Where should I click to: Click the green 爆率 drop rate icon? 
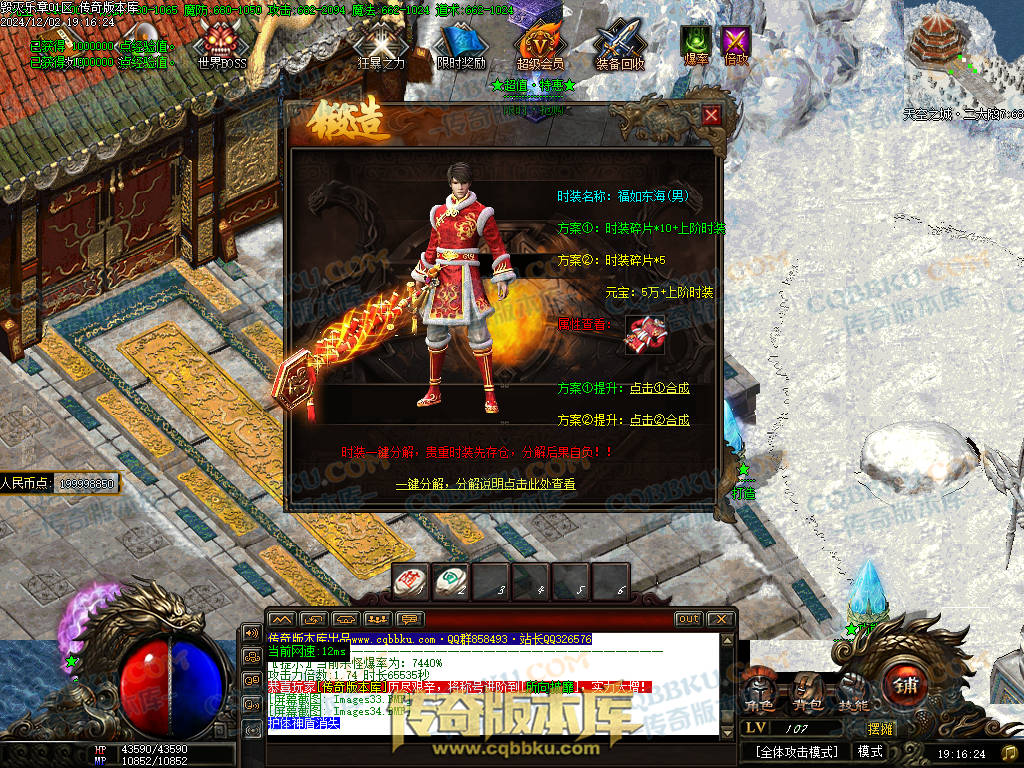(x=695, y=44)
